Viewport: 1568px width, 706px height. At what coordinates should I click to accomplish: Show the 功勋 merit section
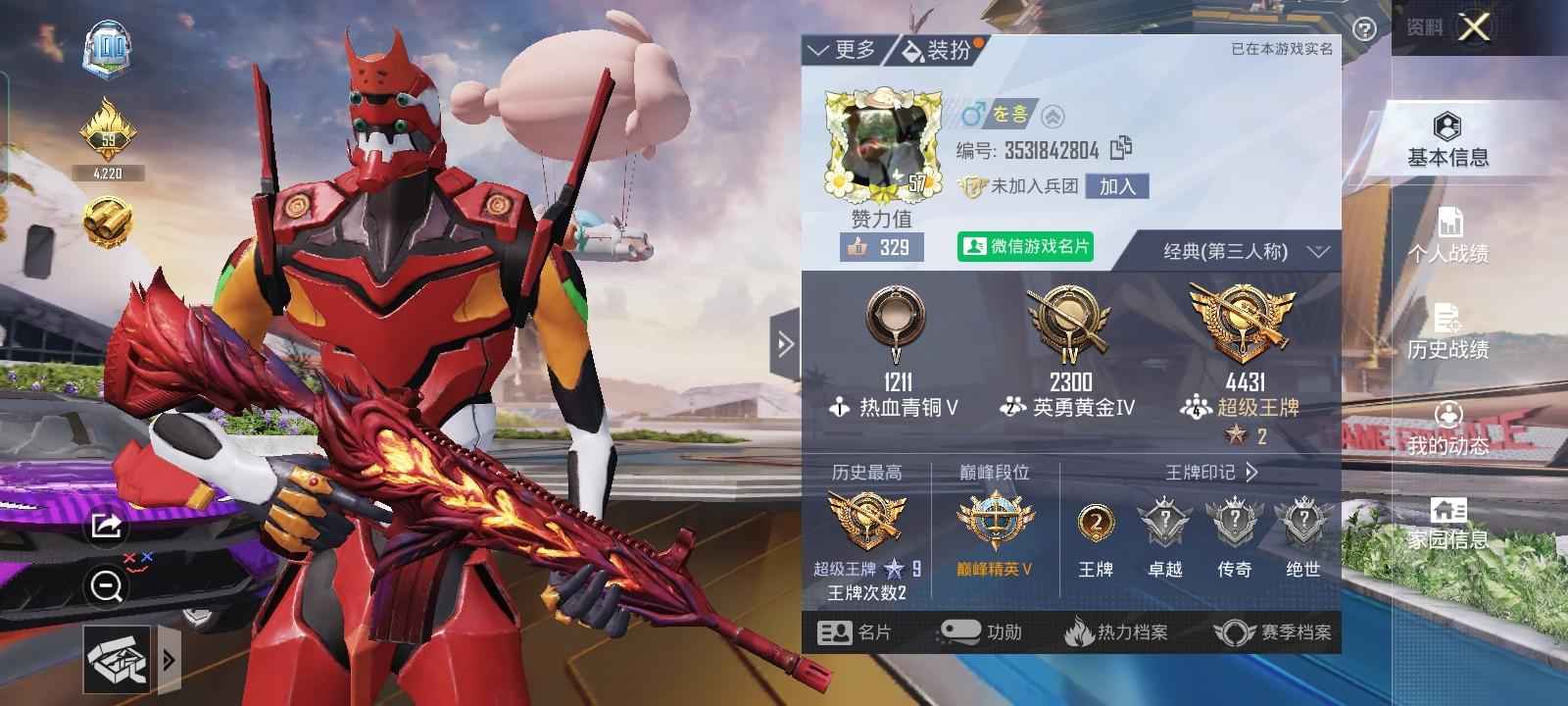(980, 632)
